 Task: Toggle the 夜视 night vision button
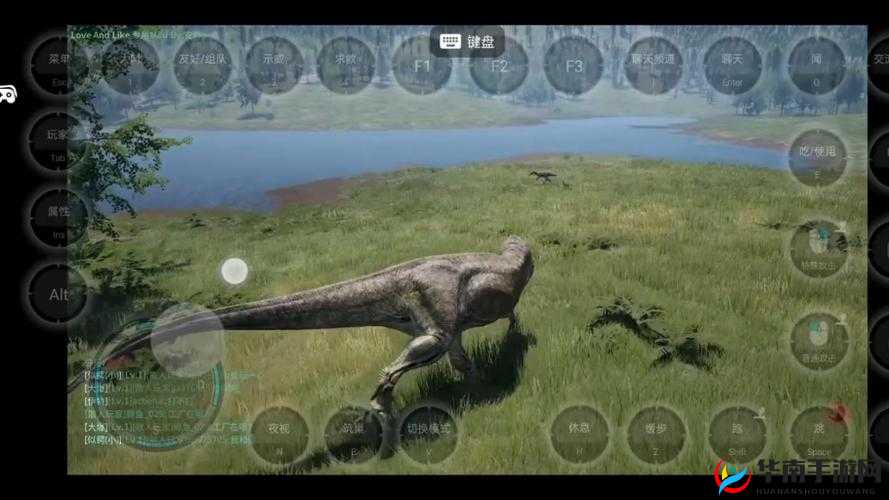click(x=279, y=433)
